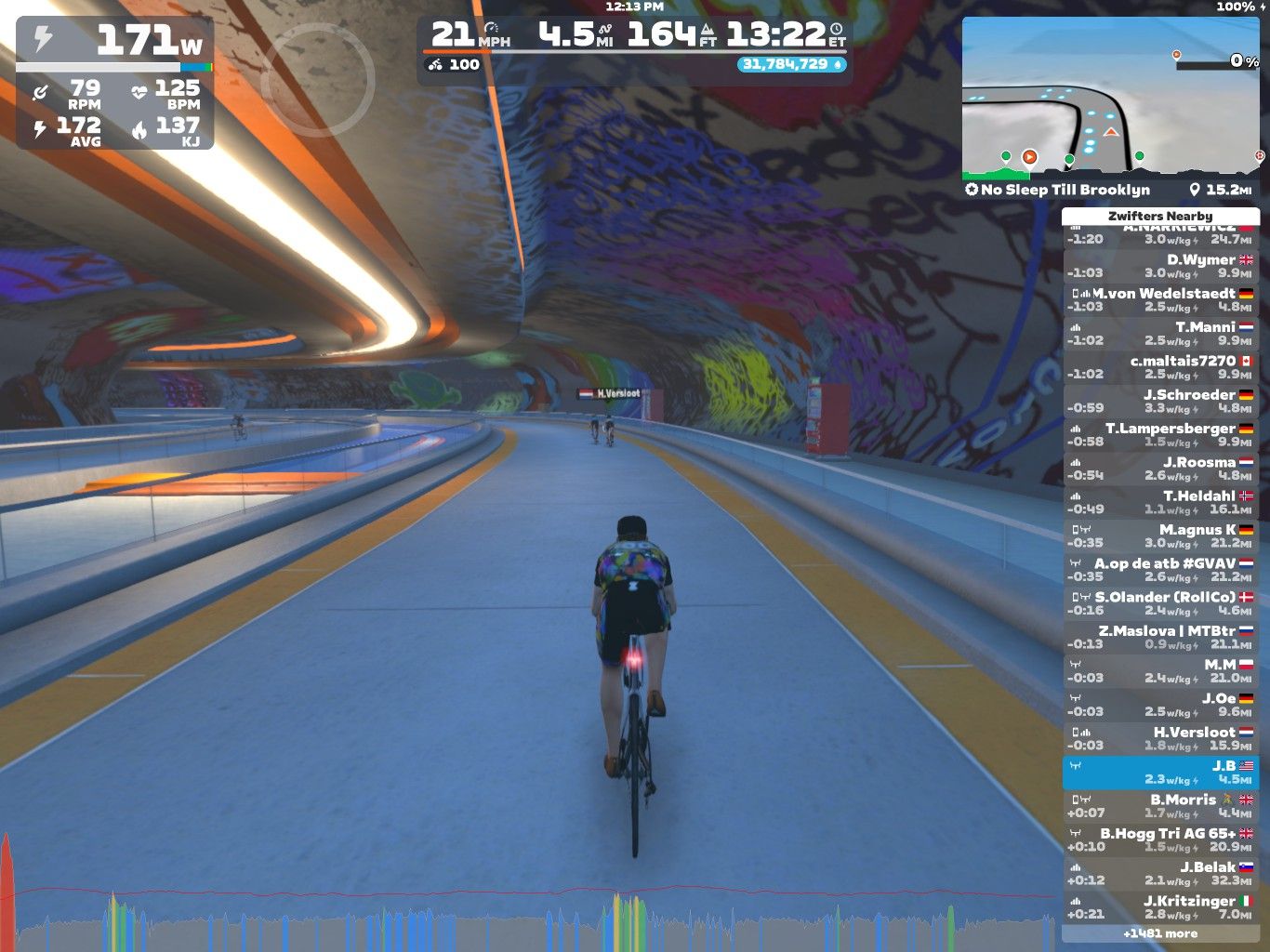Click the cyclist icon showing 100 riders
The height and width of the screenshot is (952, 1270).
(434, 65)
